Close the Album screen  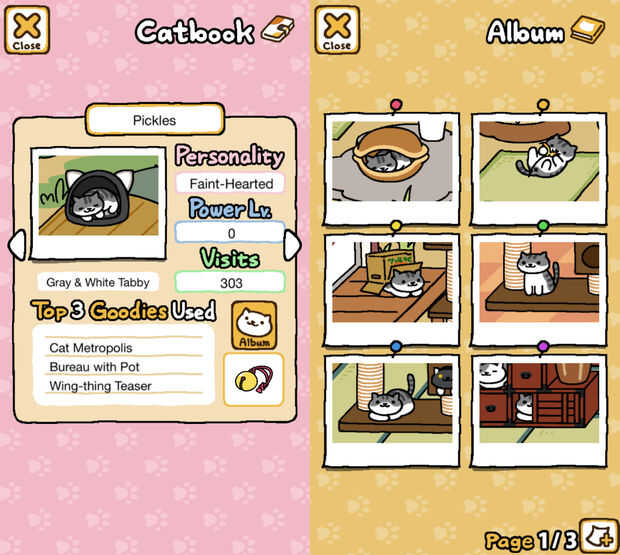[337, 30]
